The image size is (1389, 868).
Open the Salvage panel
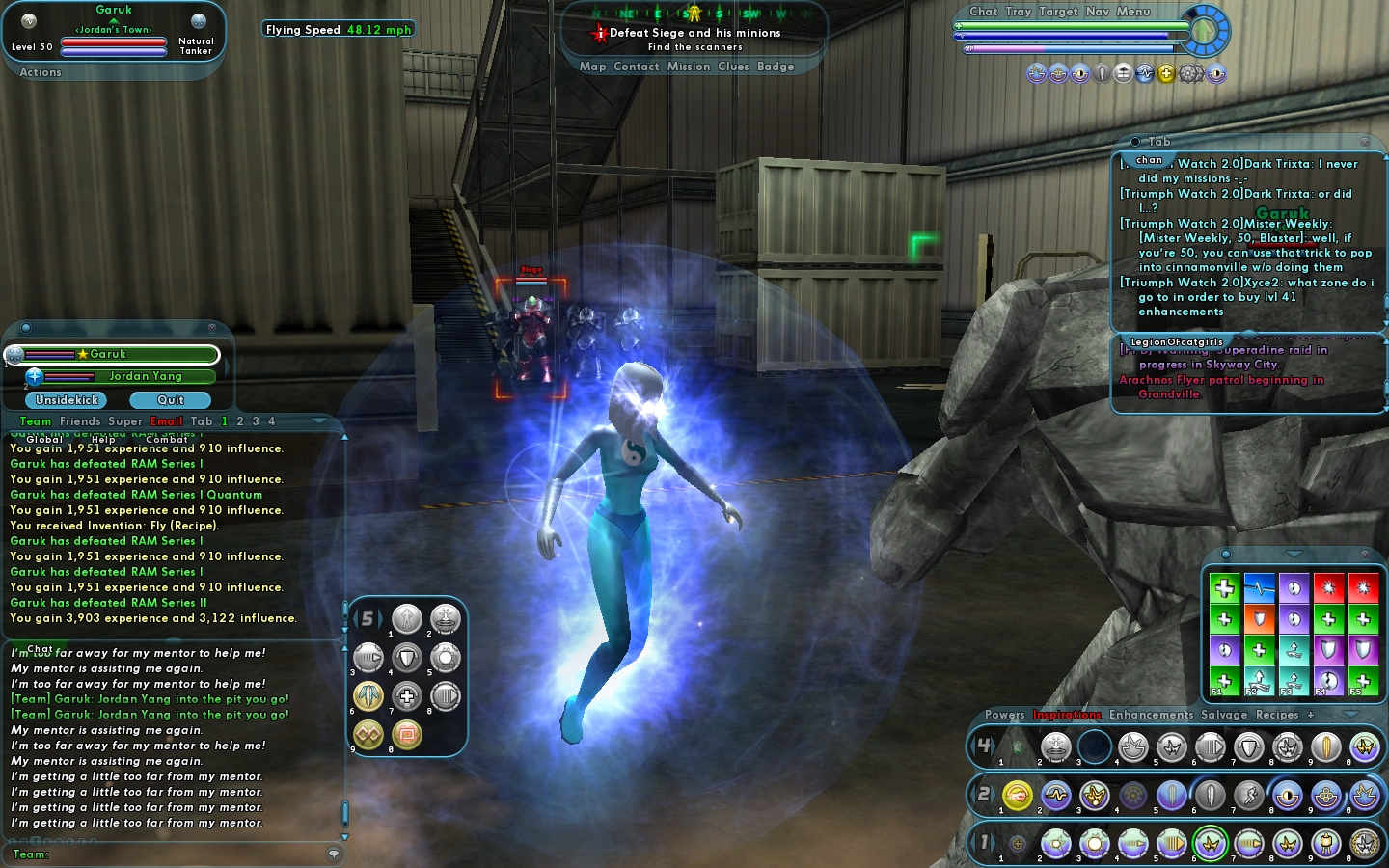click(x=1224, y=715)
